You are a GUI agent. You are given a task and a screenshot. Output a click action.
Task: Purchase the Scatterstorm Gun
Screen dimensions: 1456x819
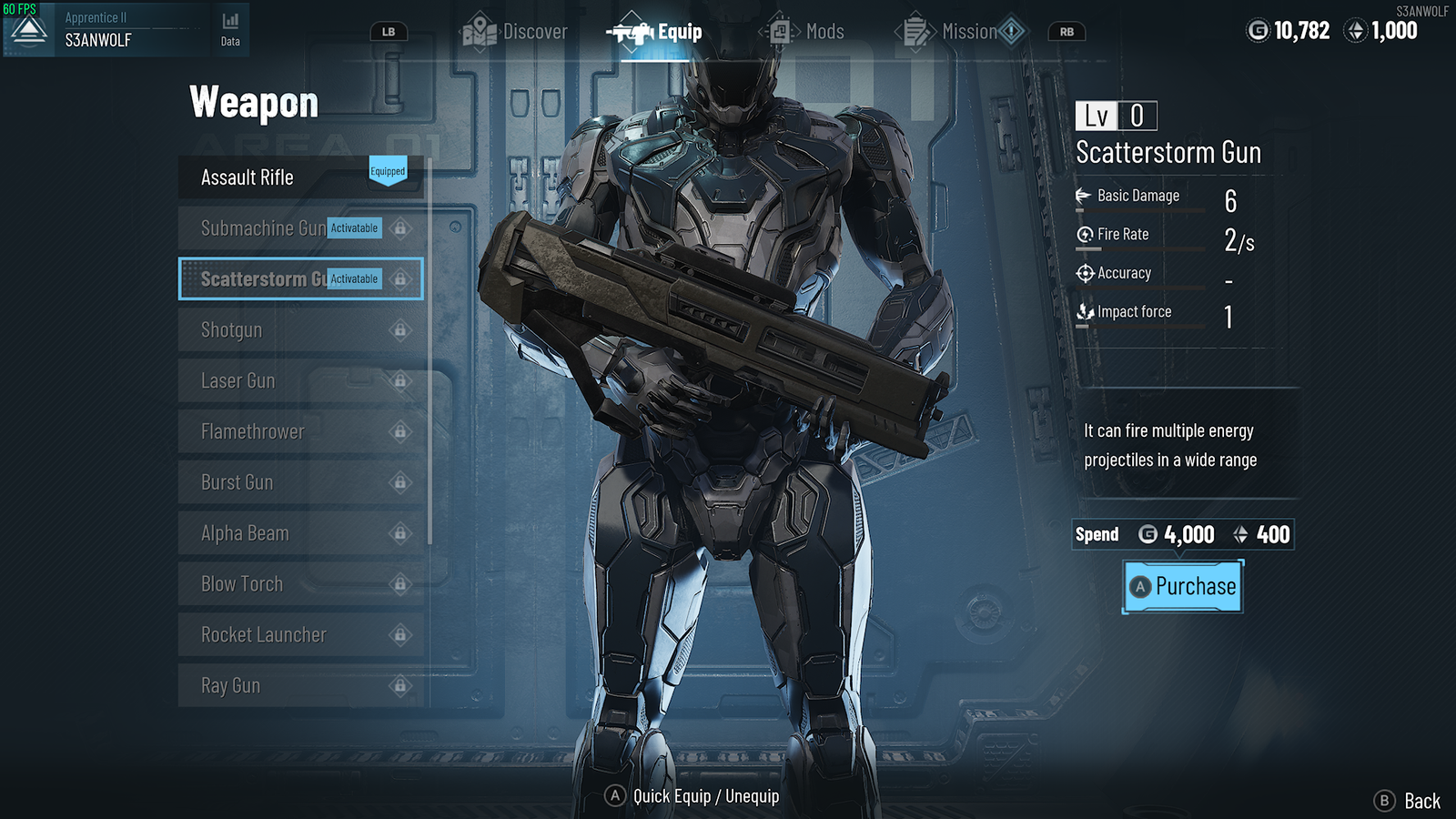tap(1183, 587)
